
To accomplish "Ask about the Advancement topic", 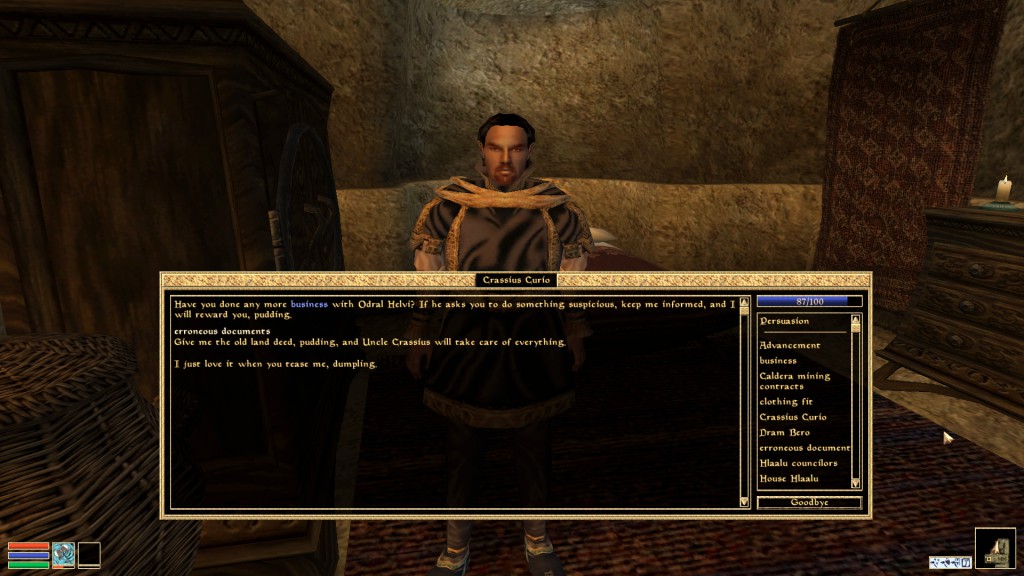I will coord(789,345).
